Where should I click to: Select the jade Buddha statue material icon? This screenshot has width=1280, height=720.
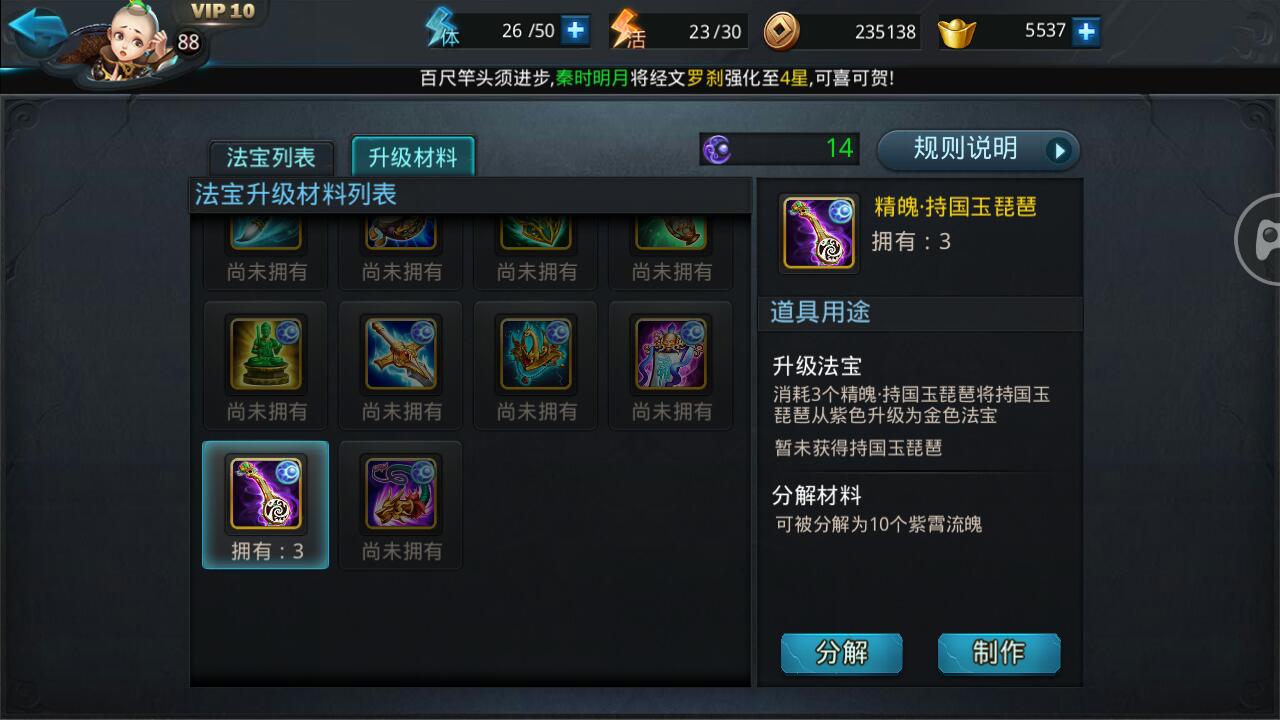click(x=265, y=355)
